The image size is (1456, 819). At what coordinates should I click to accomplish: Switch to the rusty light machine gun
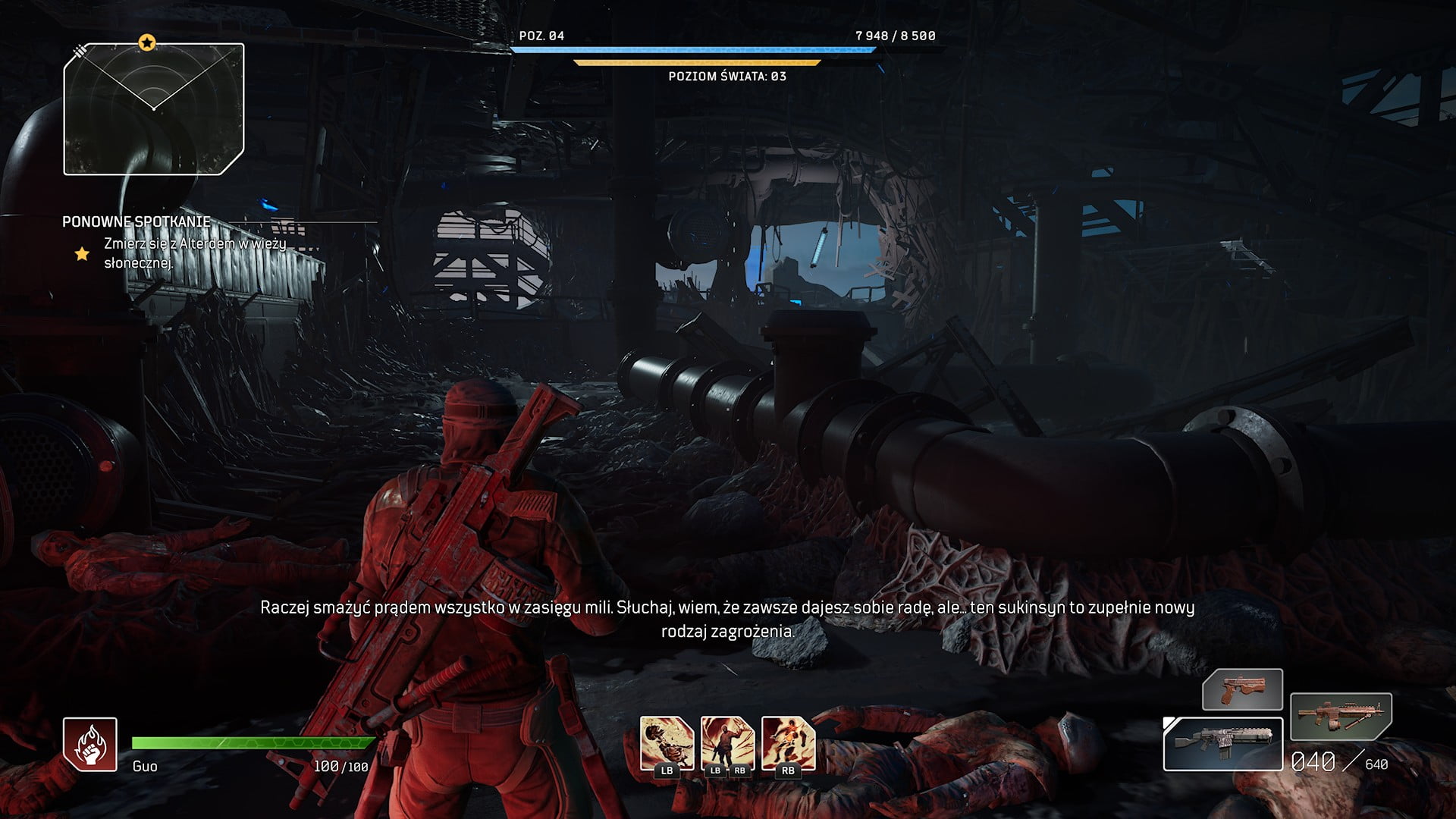[1341, 716]
